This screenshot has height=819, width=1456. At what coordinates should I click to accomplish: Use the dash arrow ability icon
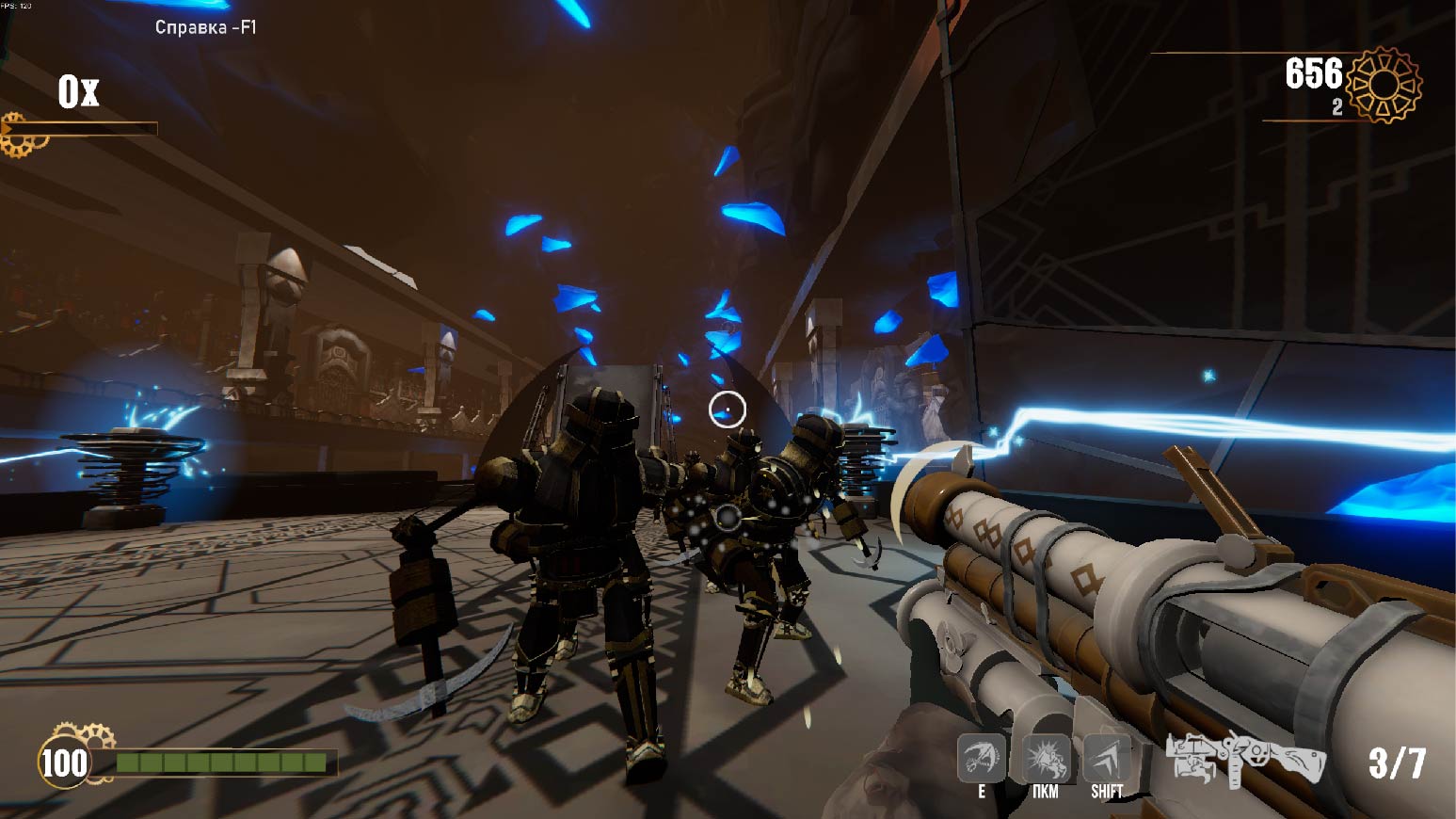click(1107, 758)
